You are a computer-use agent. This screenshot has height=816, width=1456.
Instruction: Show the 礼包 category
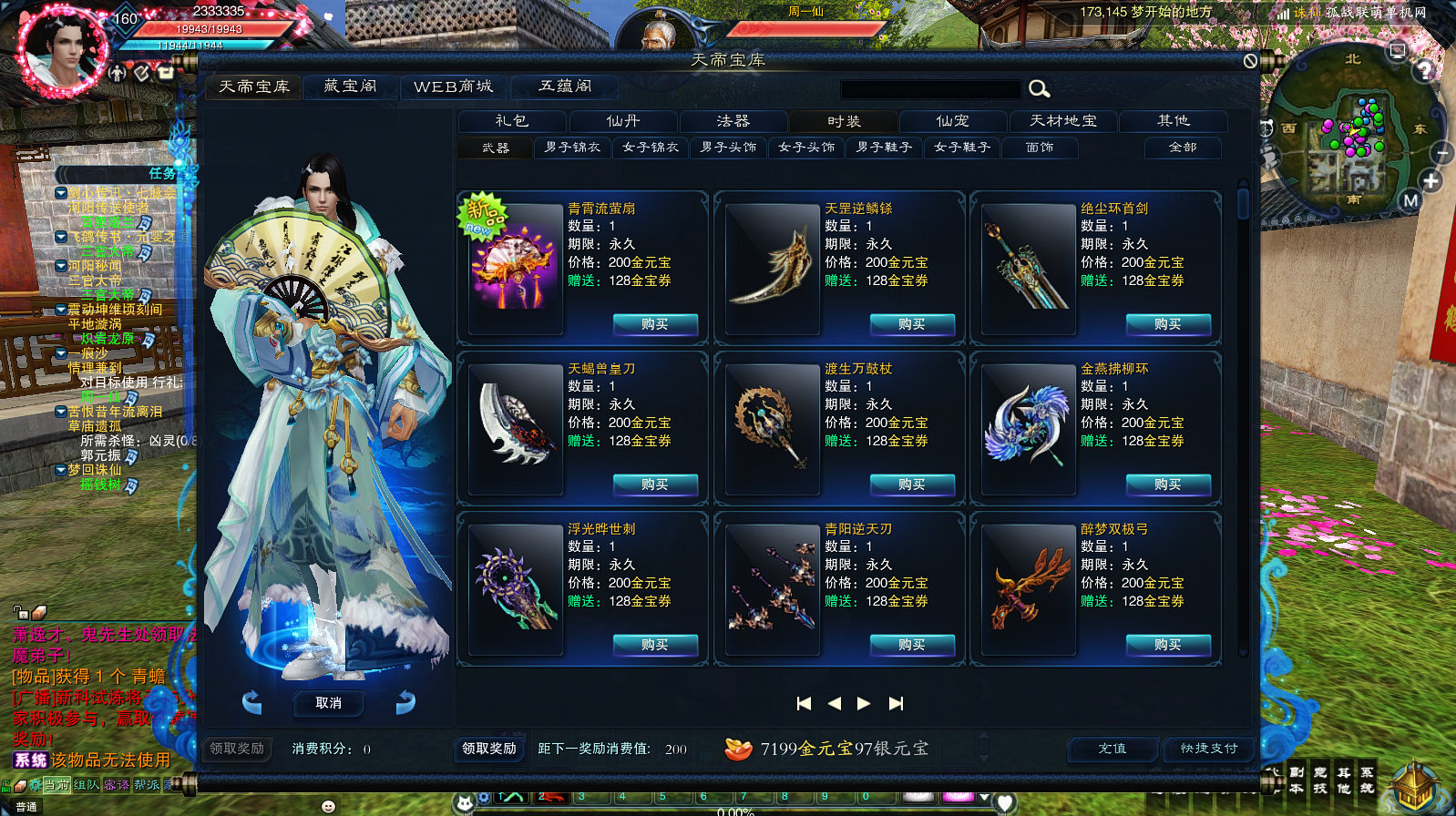click(x=512, y=121)
